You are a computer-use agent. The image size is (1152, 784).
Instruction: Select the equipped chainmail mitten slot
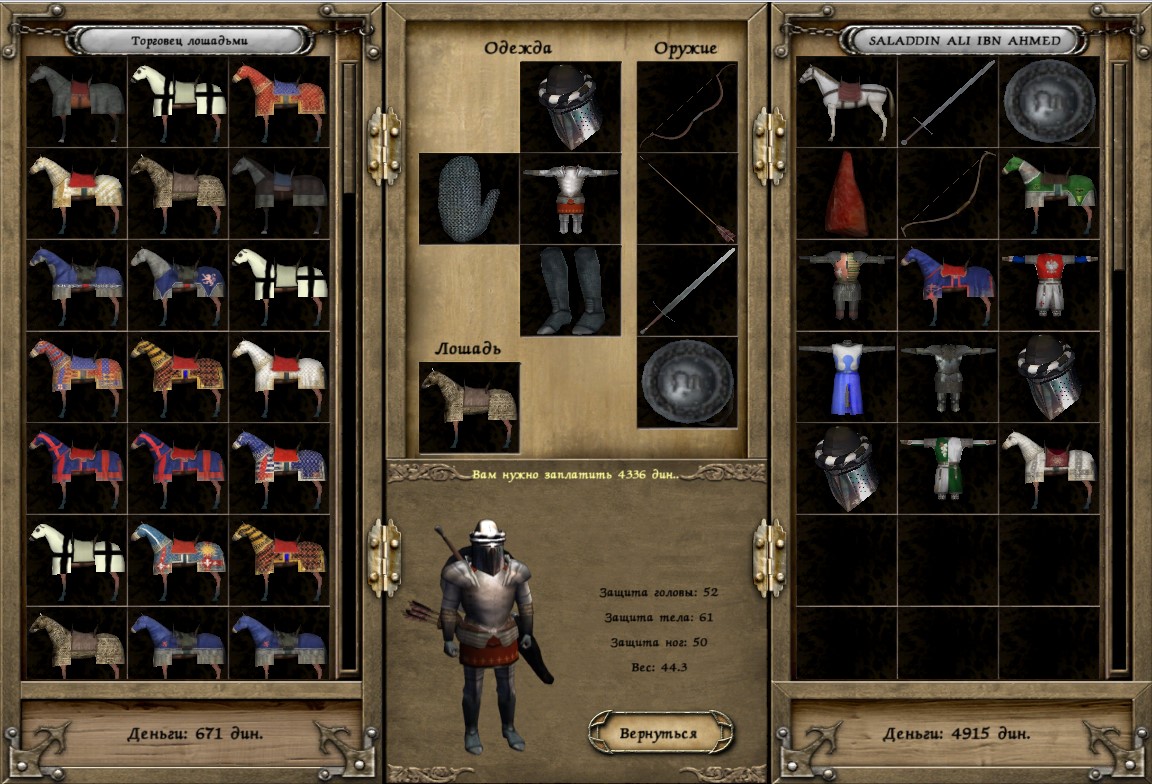468,198
